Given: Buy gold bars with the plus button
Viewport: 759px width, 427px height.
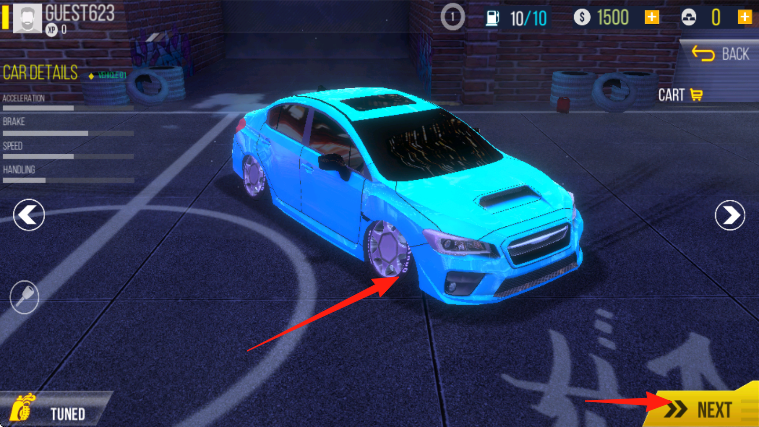Looking at the screenshot, I should [744, 17].
